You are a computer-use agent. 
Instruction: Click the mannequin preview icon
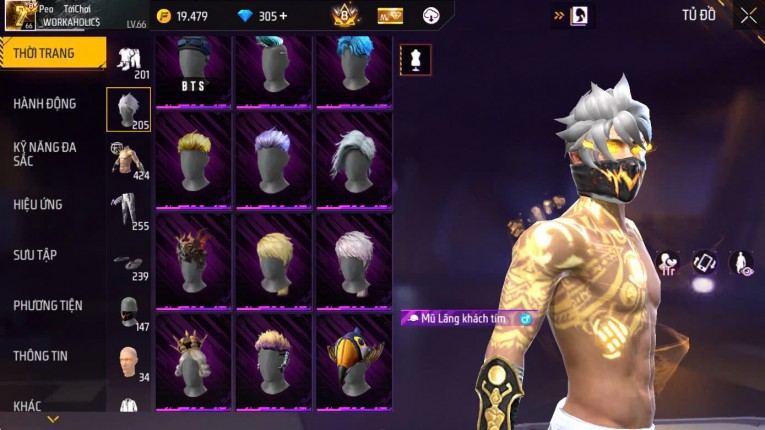coord(416,59)
